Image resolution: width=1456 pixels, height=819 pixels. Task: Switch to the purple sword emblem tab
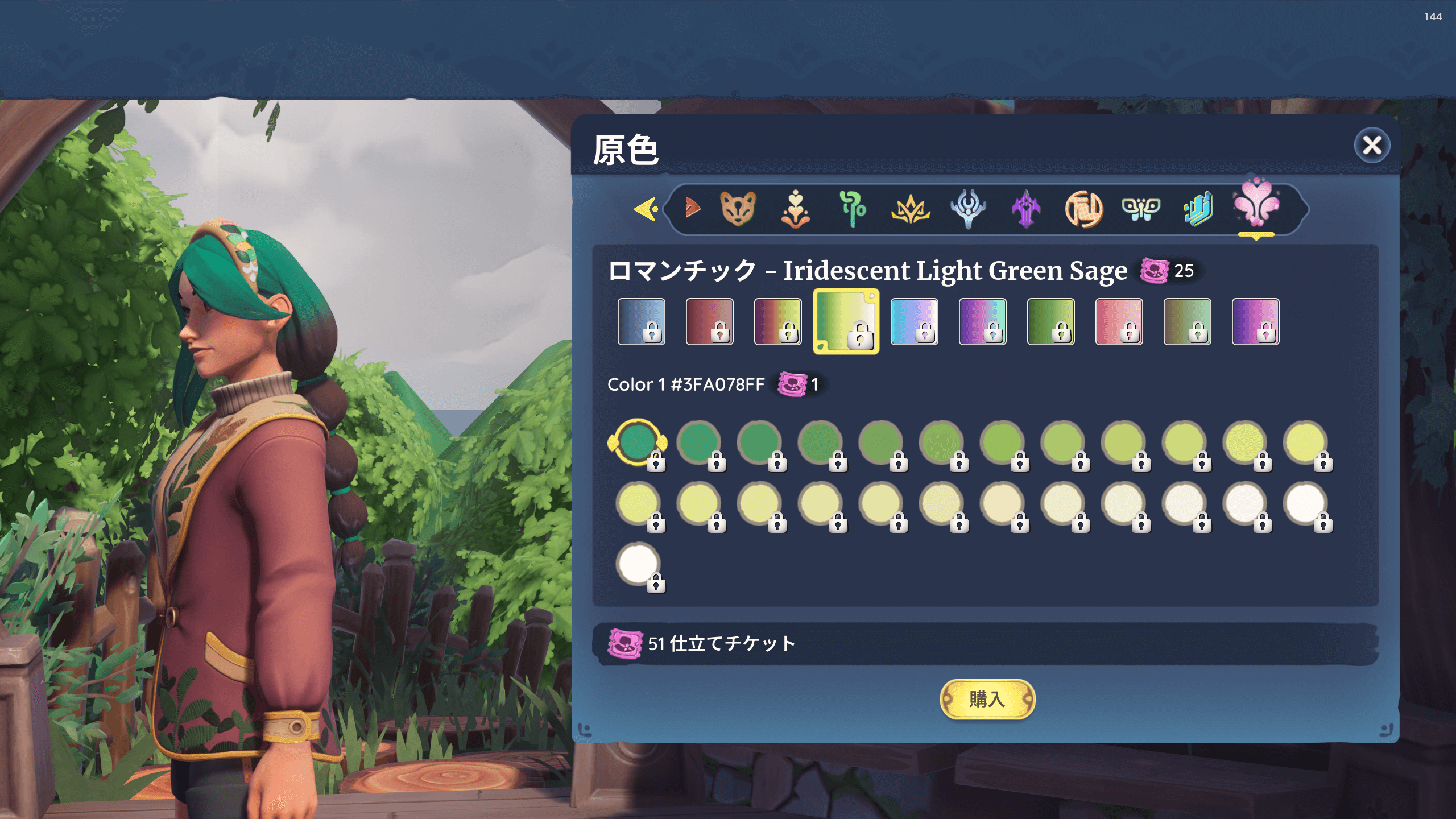click(x=1026, y=209)
